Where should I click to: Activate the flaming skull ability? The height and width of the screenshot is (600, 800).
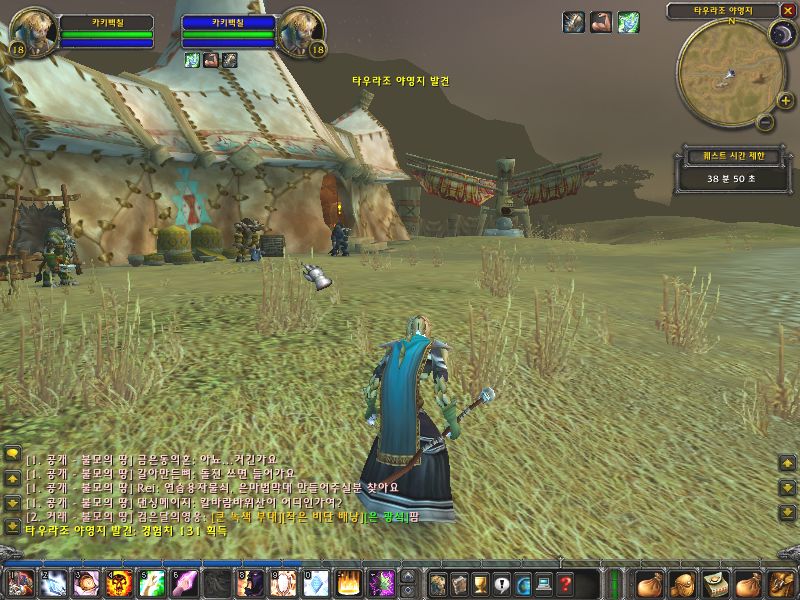pyautogui.click(x=120, y=583)
